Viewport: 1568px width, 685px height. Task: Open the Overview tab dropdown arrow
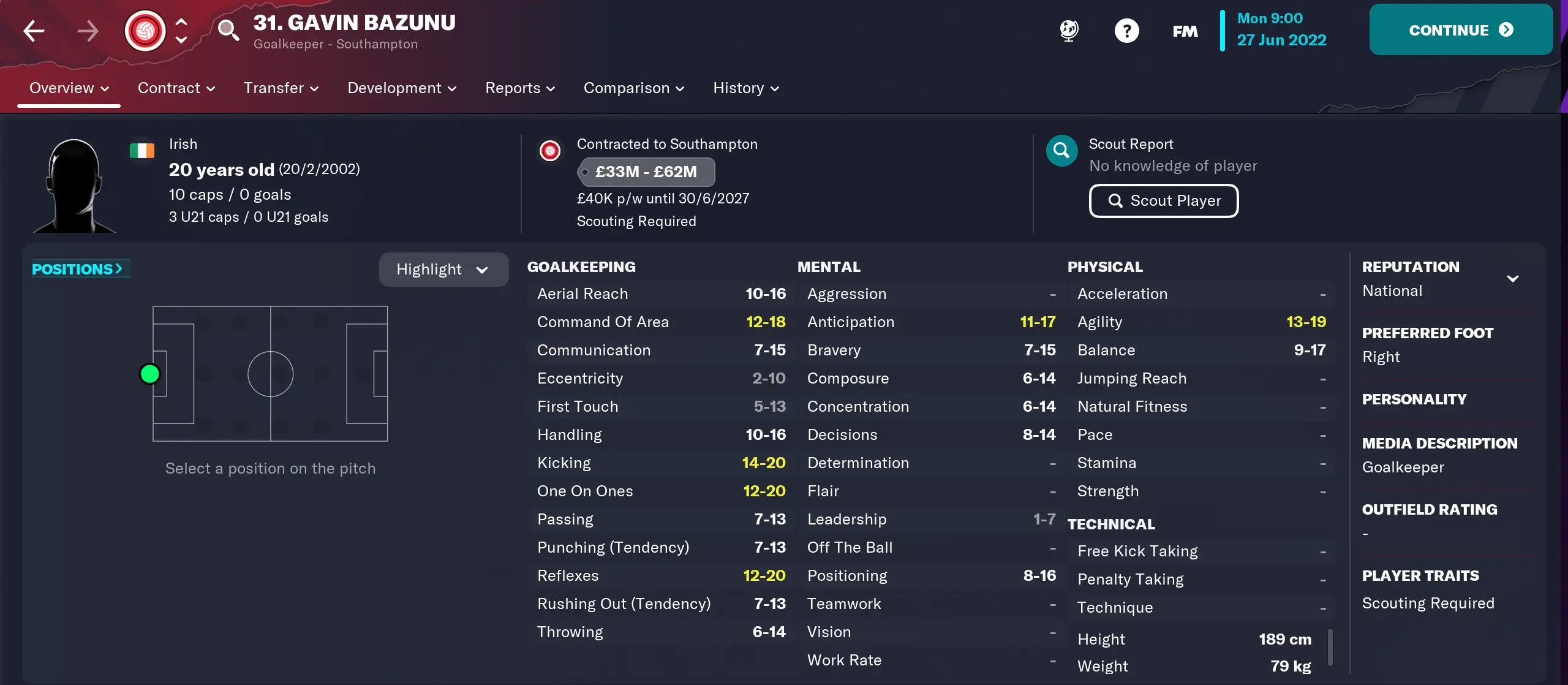point(104,88)
